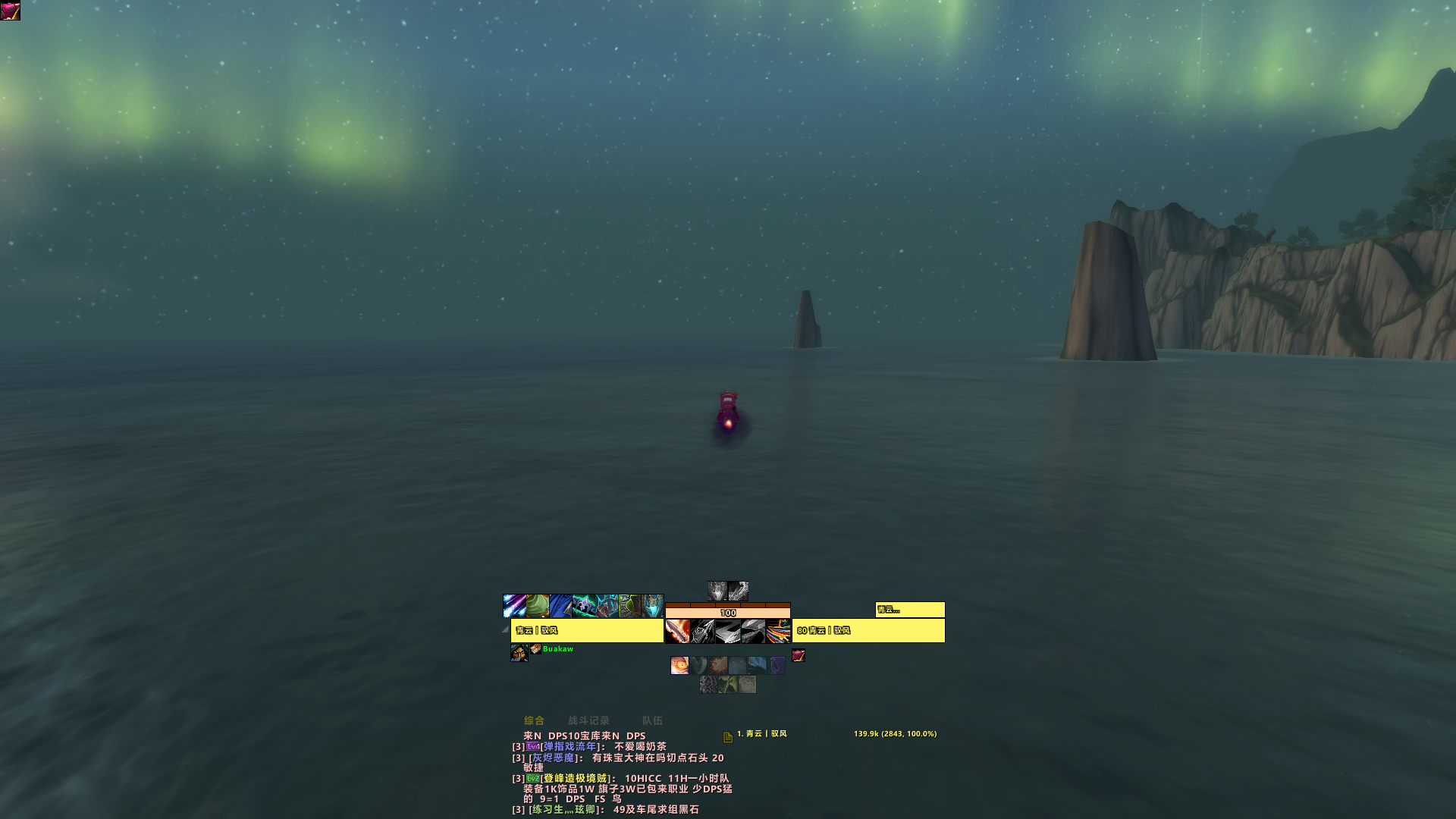Select the level 80 target frame
Viewport: 1456px width, 819px height.
click(868, 631)
